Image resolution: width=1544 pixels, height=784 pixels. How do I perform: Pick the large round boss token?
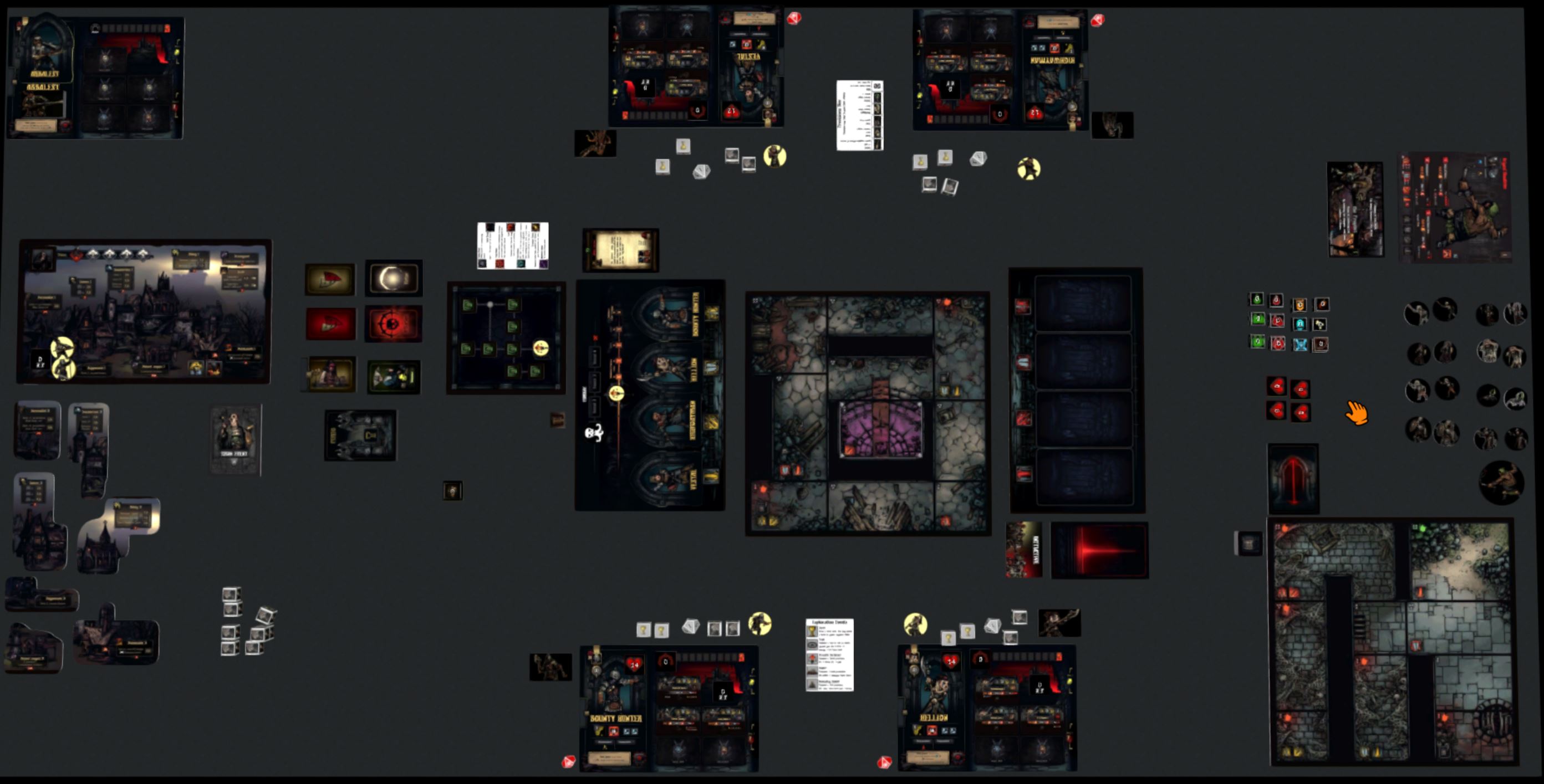pos(1501,482)
